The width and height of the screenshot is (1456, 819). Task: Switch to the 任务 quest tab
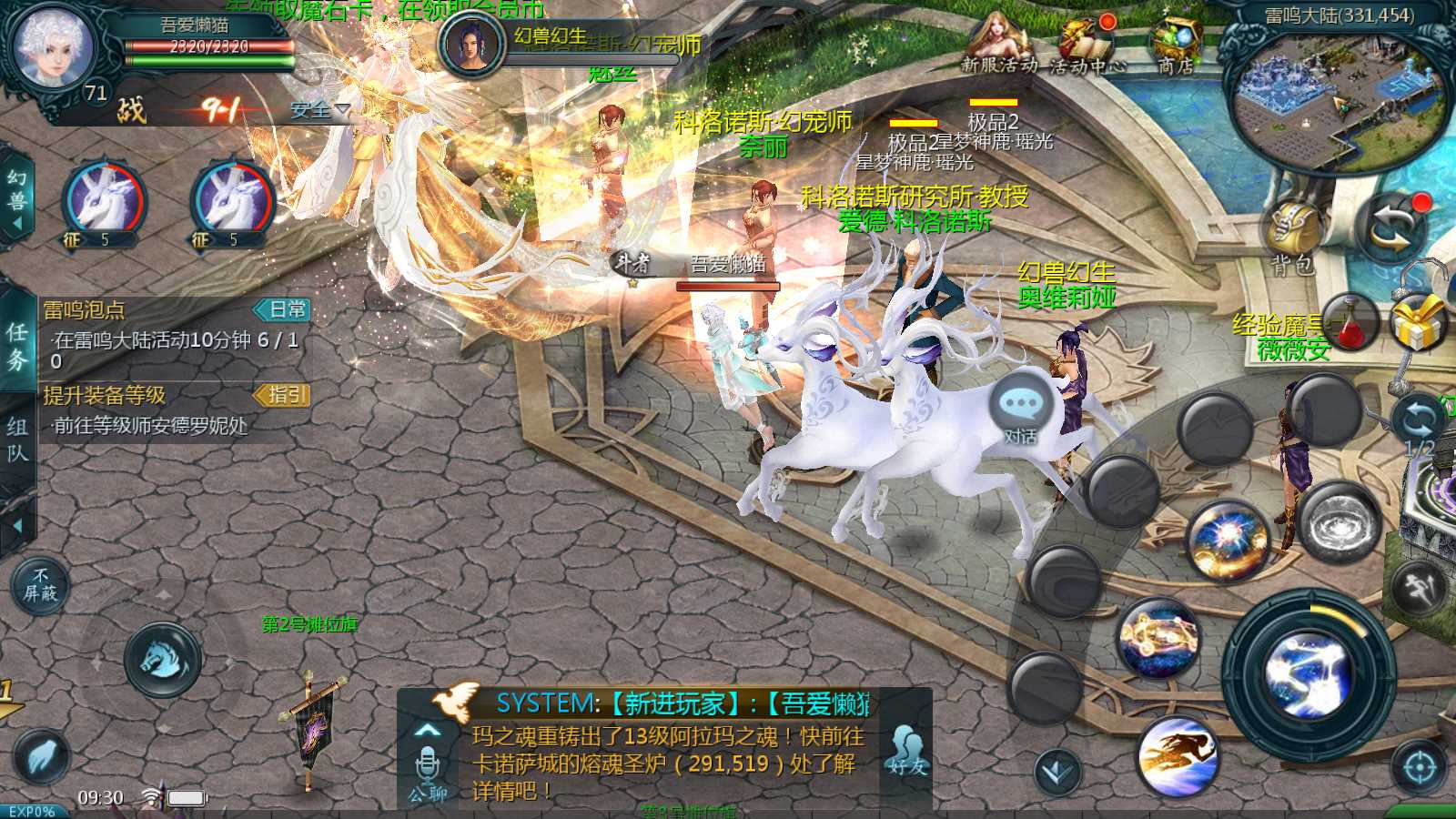pyautogui.click(x=17, y=346)
